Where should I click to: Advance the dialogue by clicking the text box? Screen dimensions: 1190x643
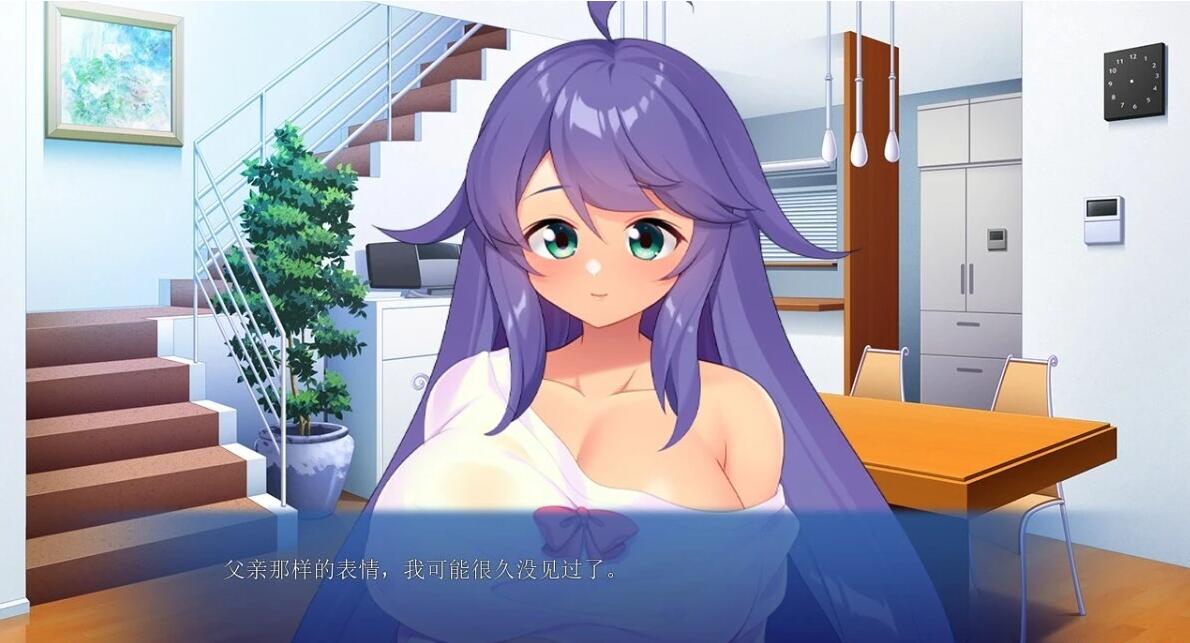point(594,573)
